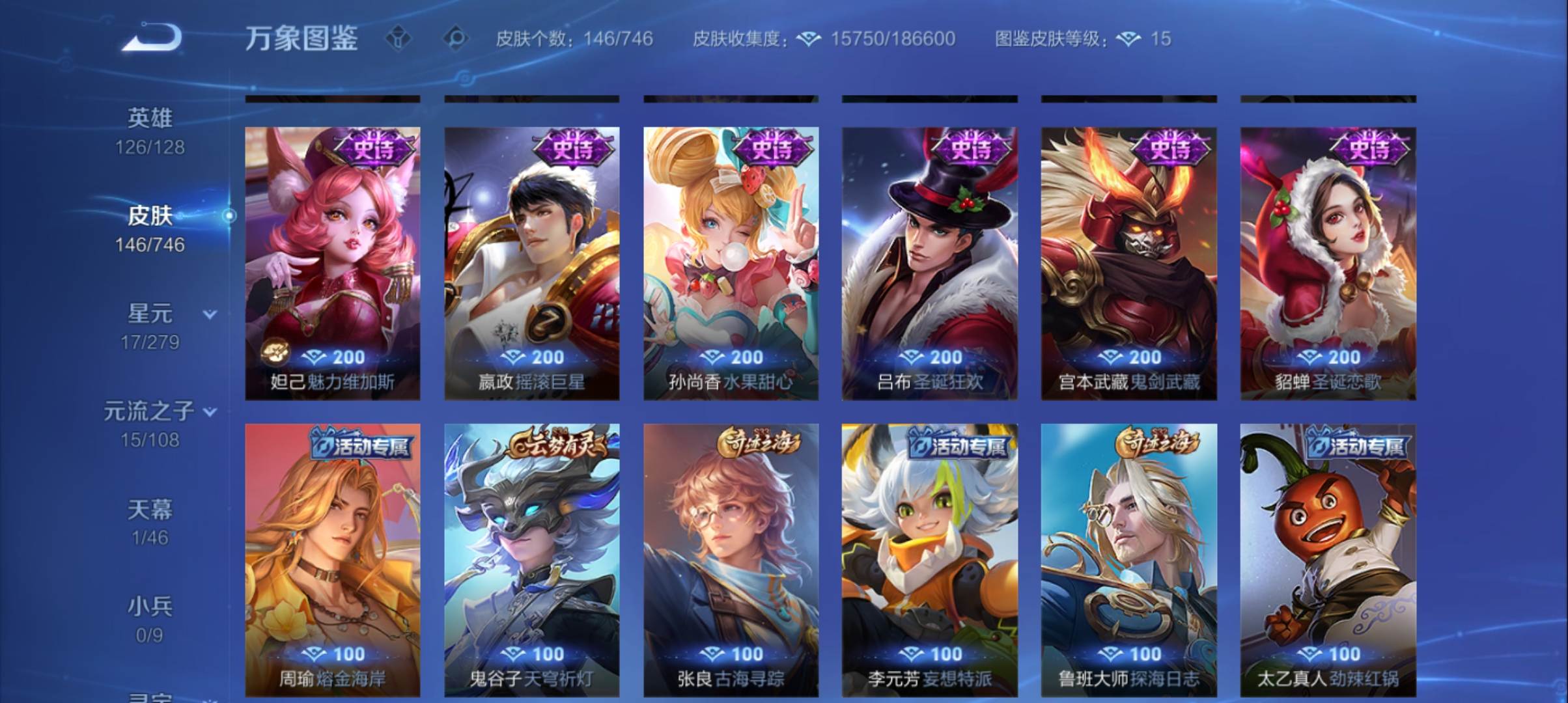Screen dimensions: 1568x703
Task: Click the 史诗 quality badge on 妲己's card
Action: tap(375, 147)
